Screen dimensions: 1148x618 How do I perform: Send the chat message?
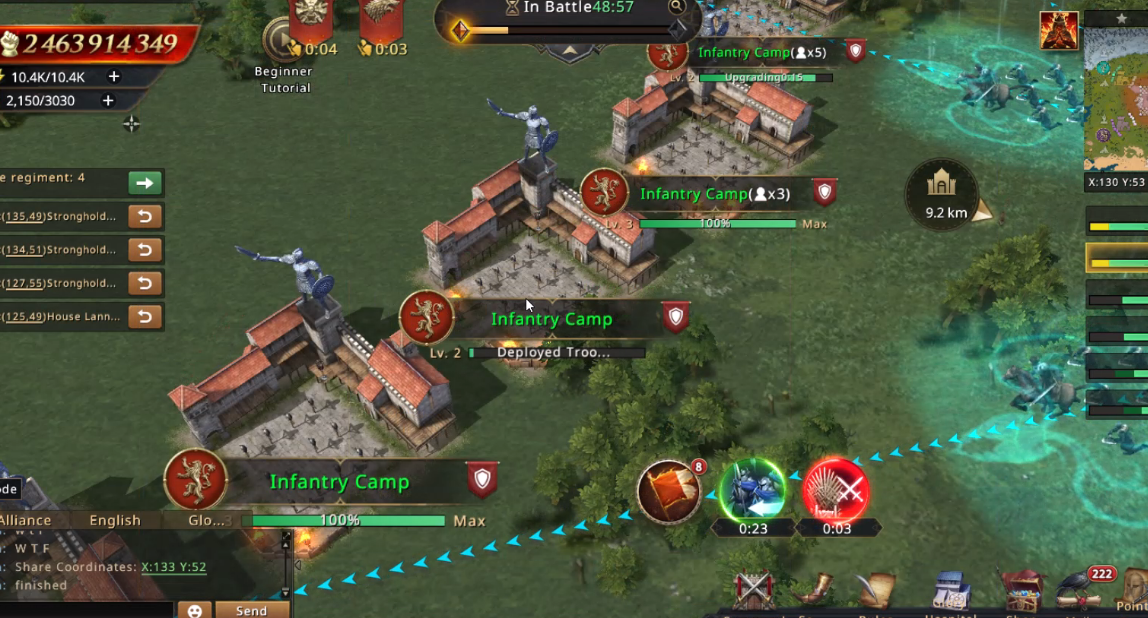251,609
